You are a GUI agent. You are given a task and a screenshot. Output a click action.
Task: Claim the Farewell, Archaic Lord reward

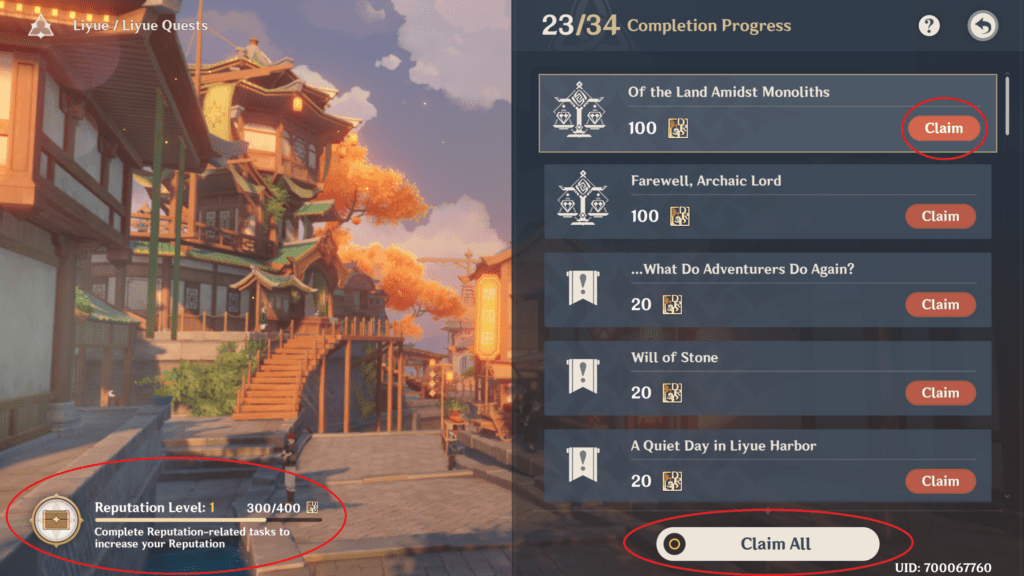[940, 216]
